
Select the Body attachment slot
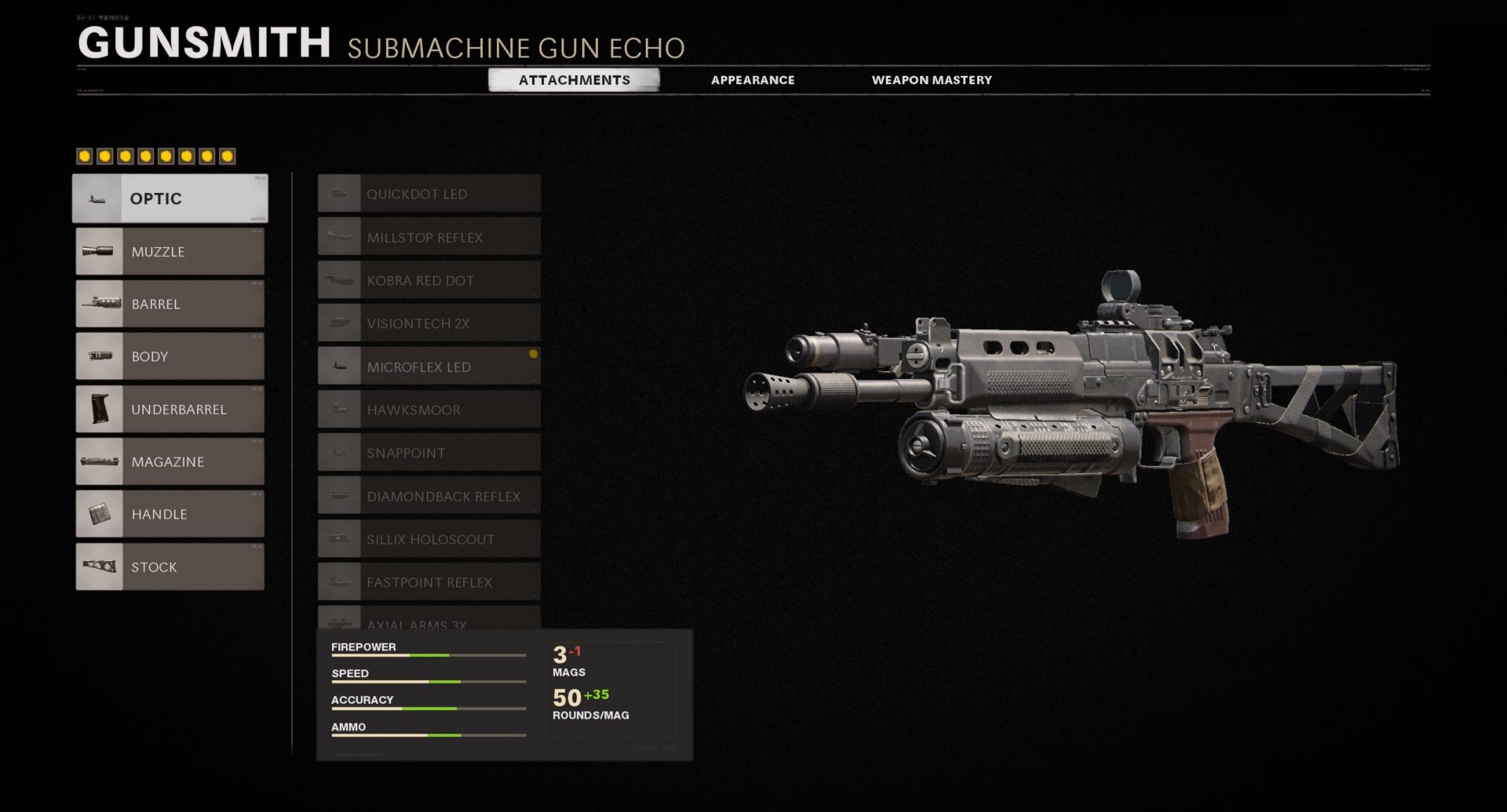pos(170,357)
